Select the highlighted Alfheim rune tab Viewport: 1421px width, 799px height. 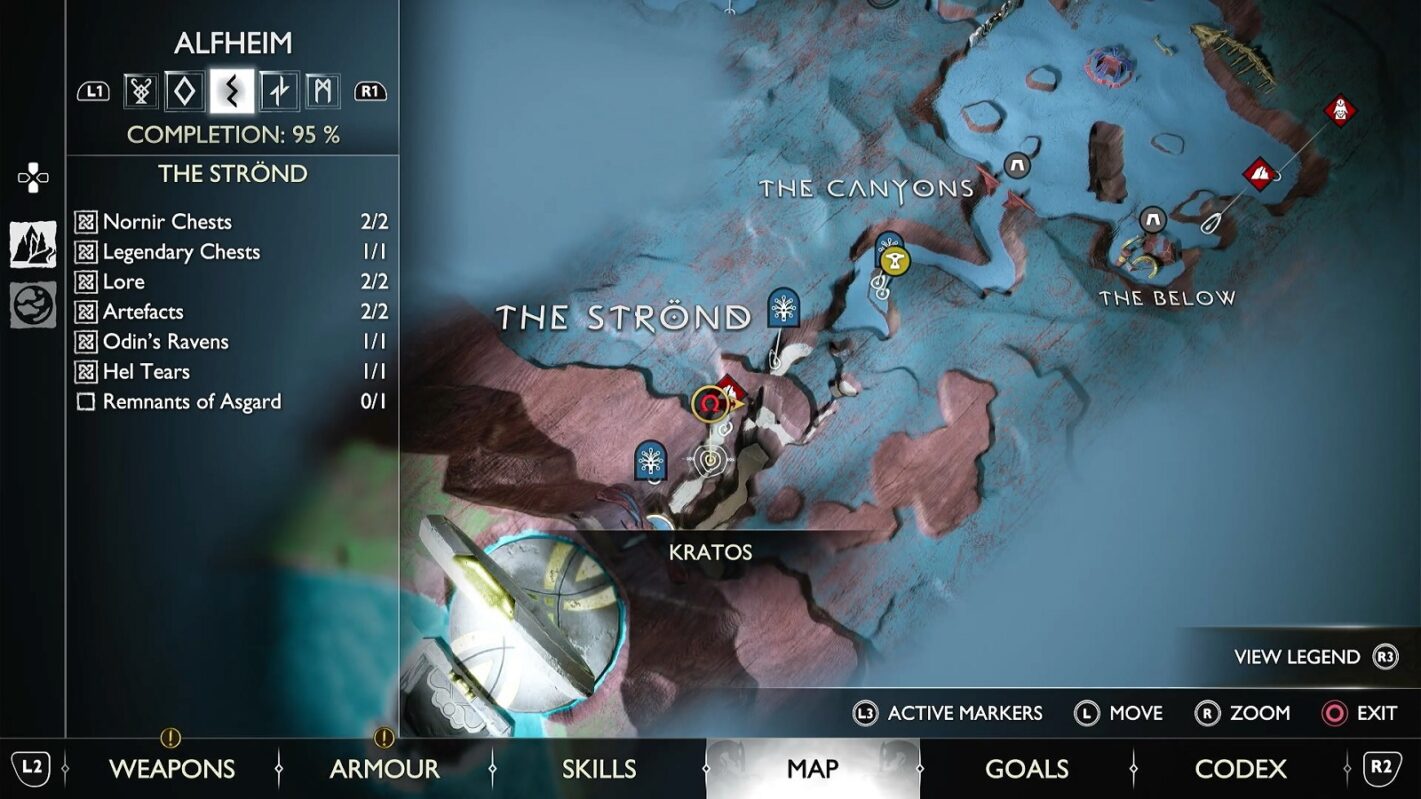[x=231, y=92]
